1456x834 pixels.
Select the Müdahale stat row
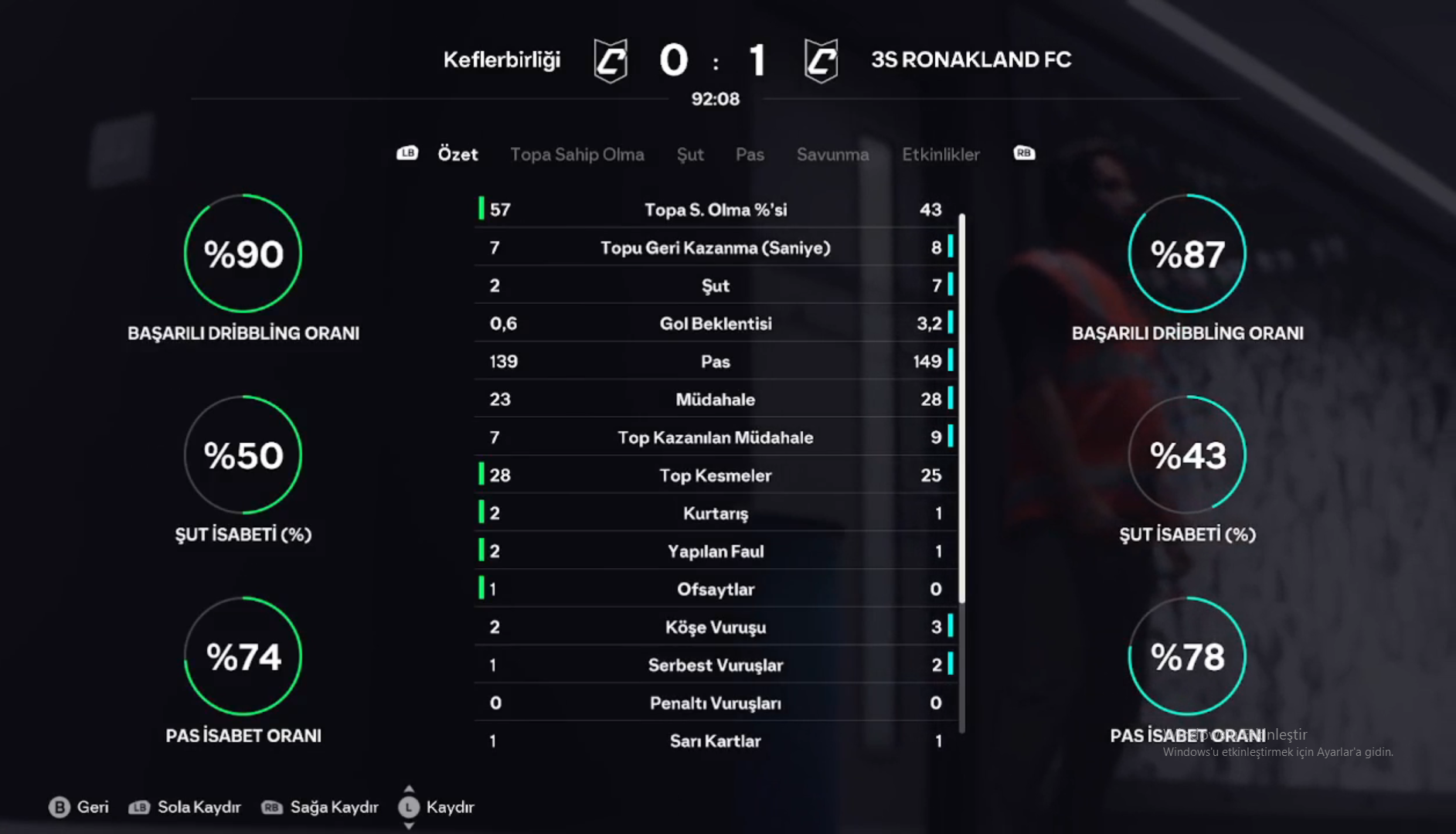[x=716, y=400]
